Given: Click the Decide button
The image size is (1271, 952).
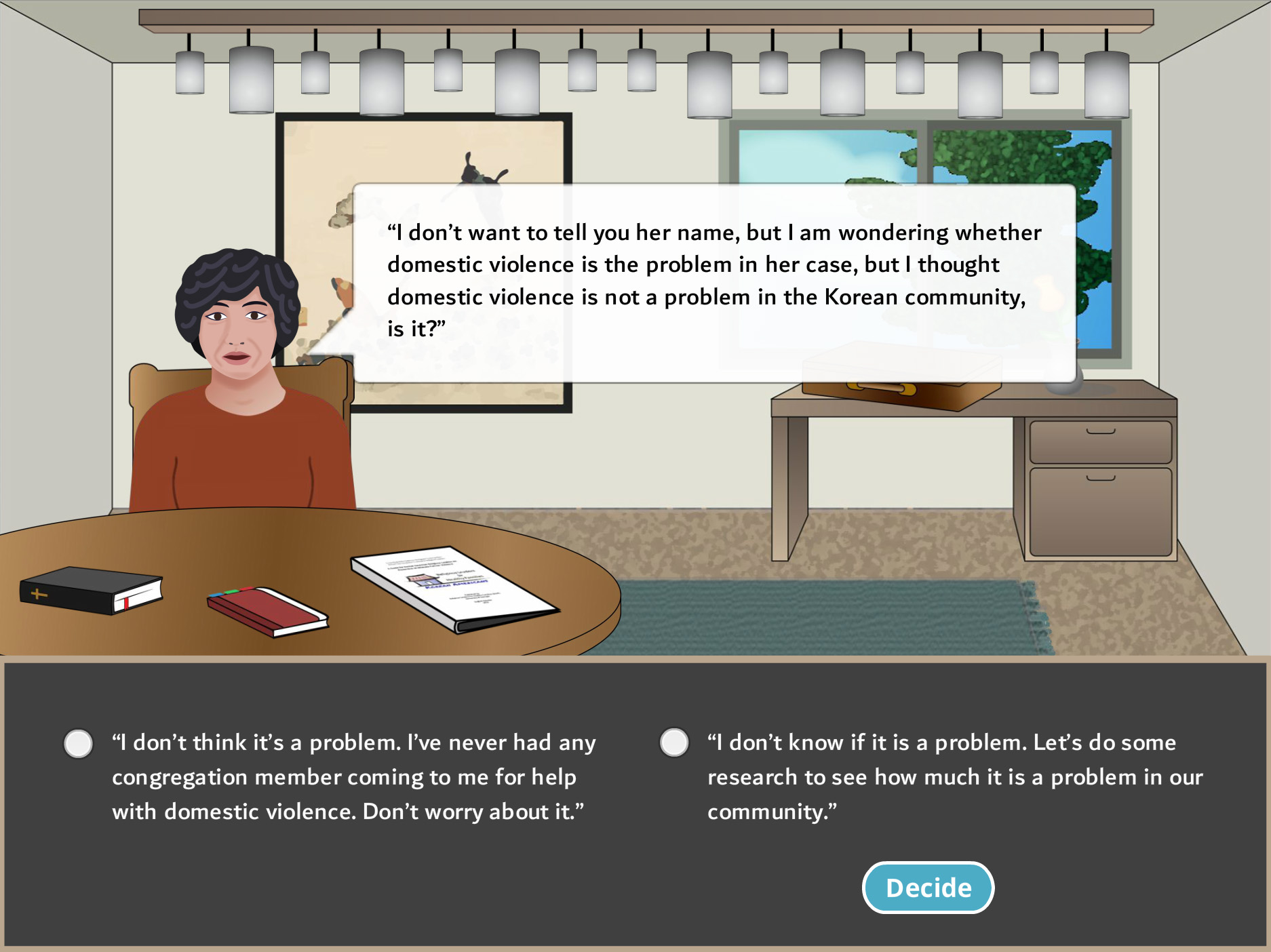Looking at the screenshot, I should tap(928, 887).
